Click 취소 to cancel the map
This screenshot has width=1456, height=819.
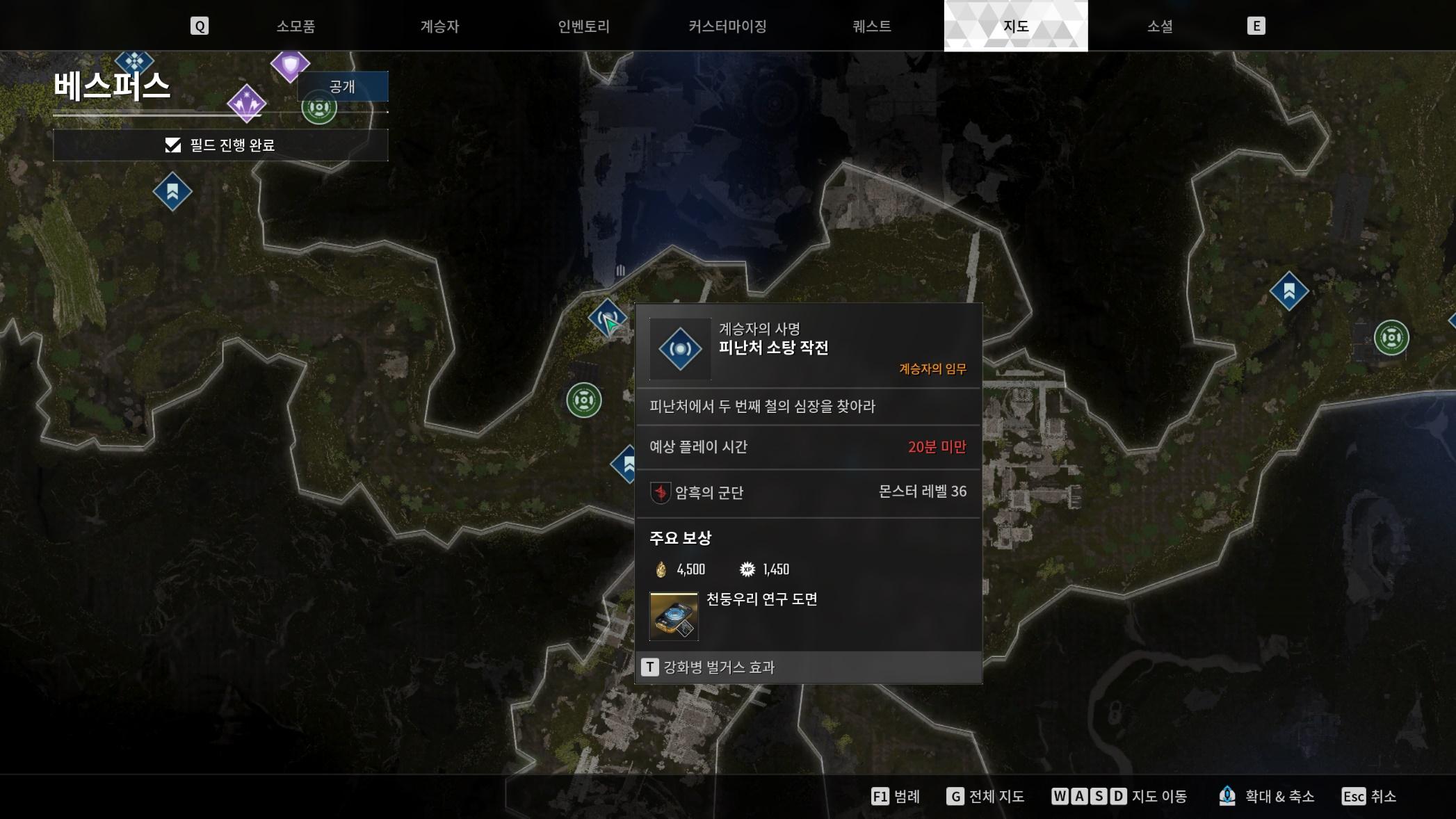[x=1368, y=796]
